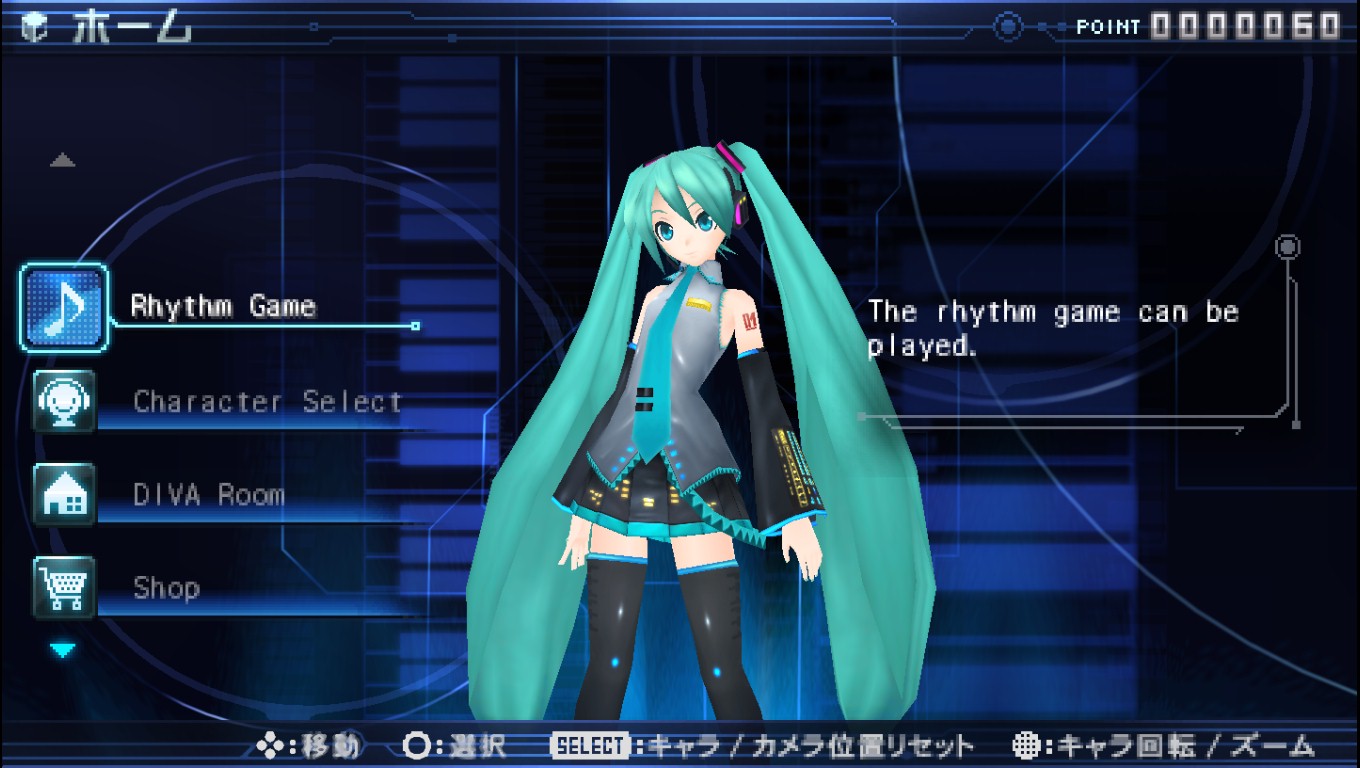The image size is (1360, 768).
Task: Select the Rhythm Game menu entry
Action: click(222, 306)
